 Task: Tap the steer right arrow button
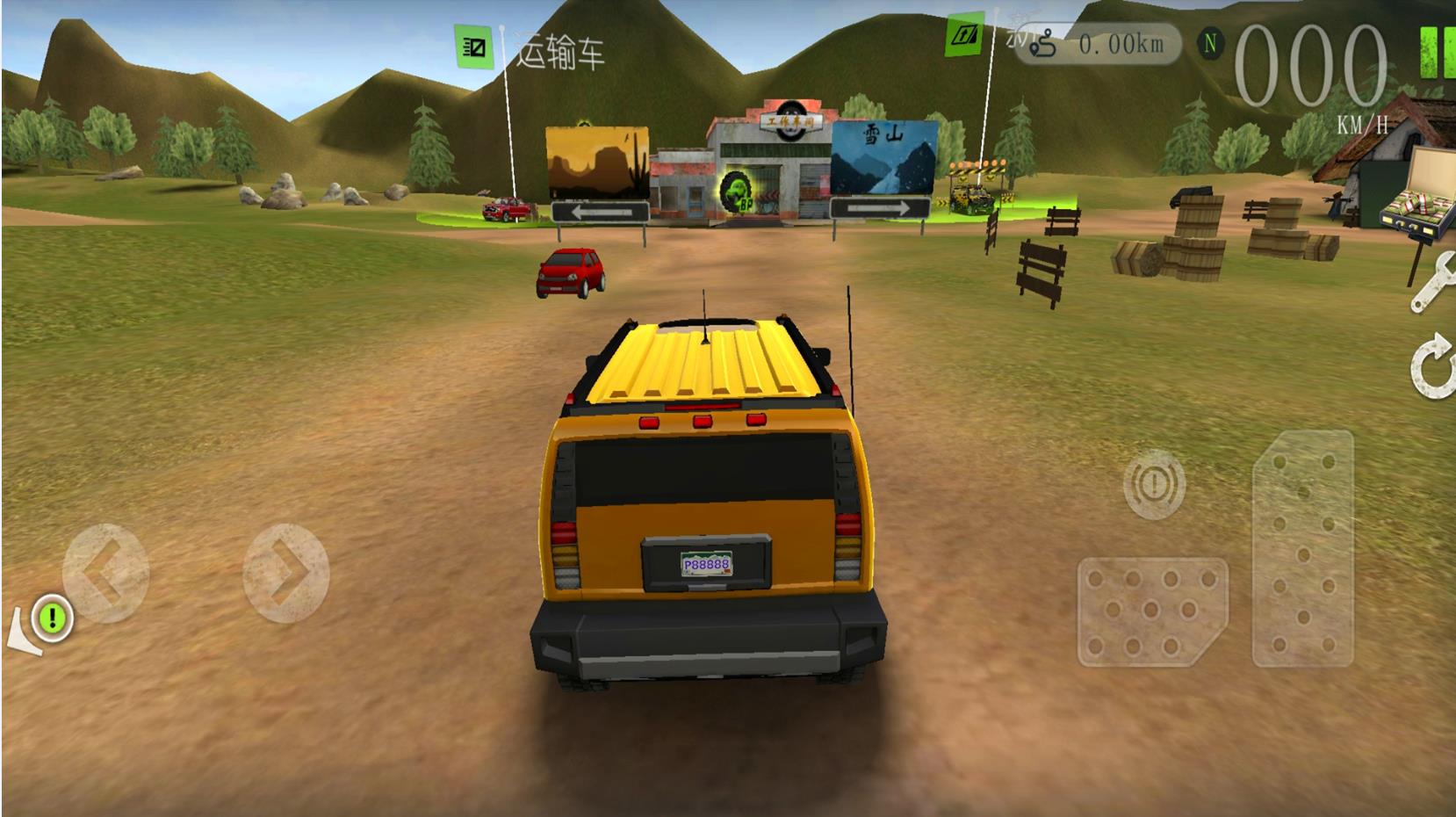[x=285, y=574]
